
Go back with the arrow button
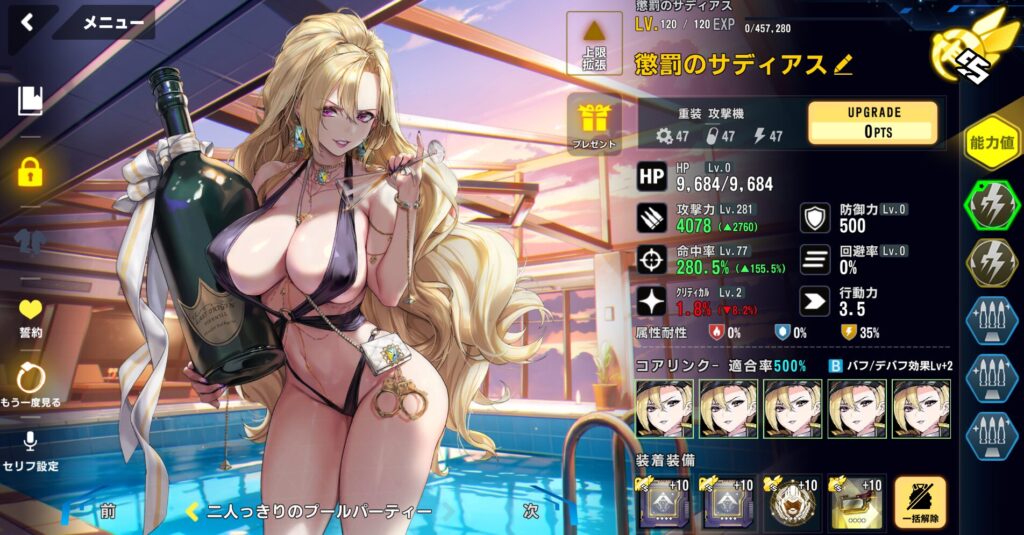point(28,22)
